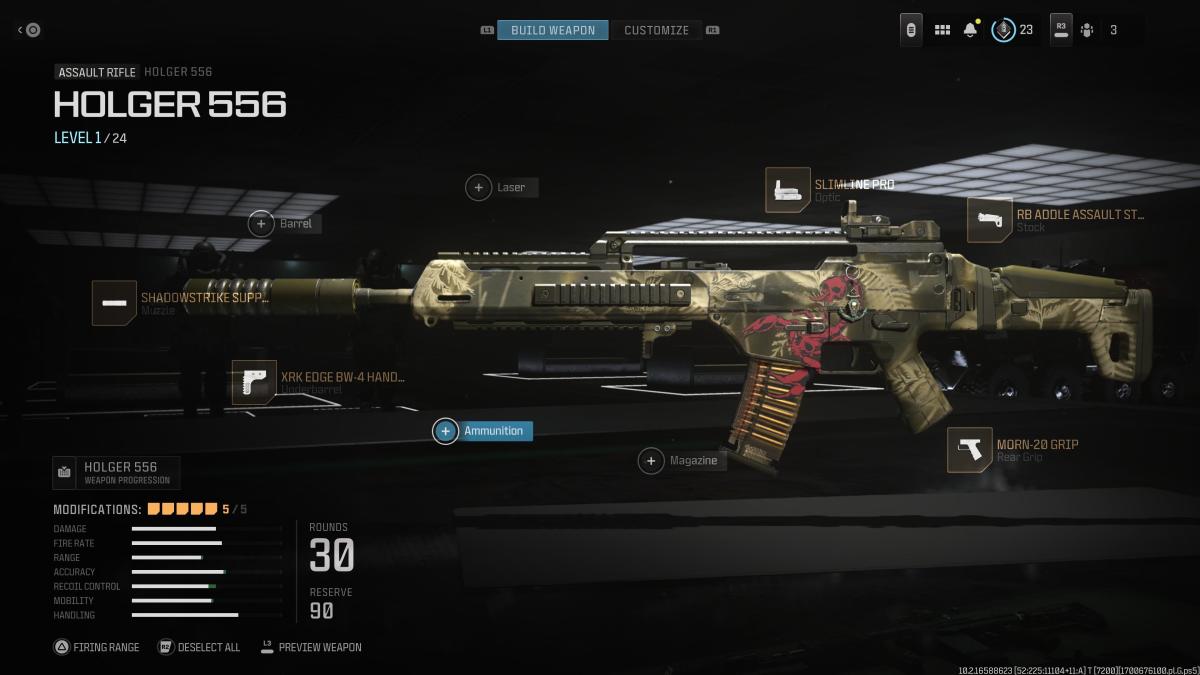Open the RB Addle Assault stock slot
Image resolution: width=1200 pixels, height=675 pixels.
pos(989,220)
